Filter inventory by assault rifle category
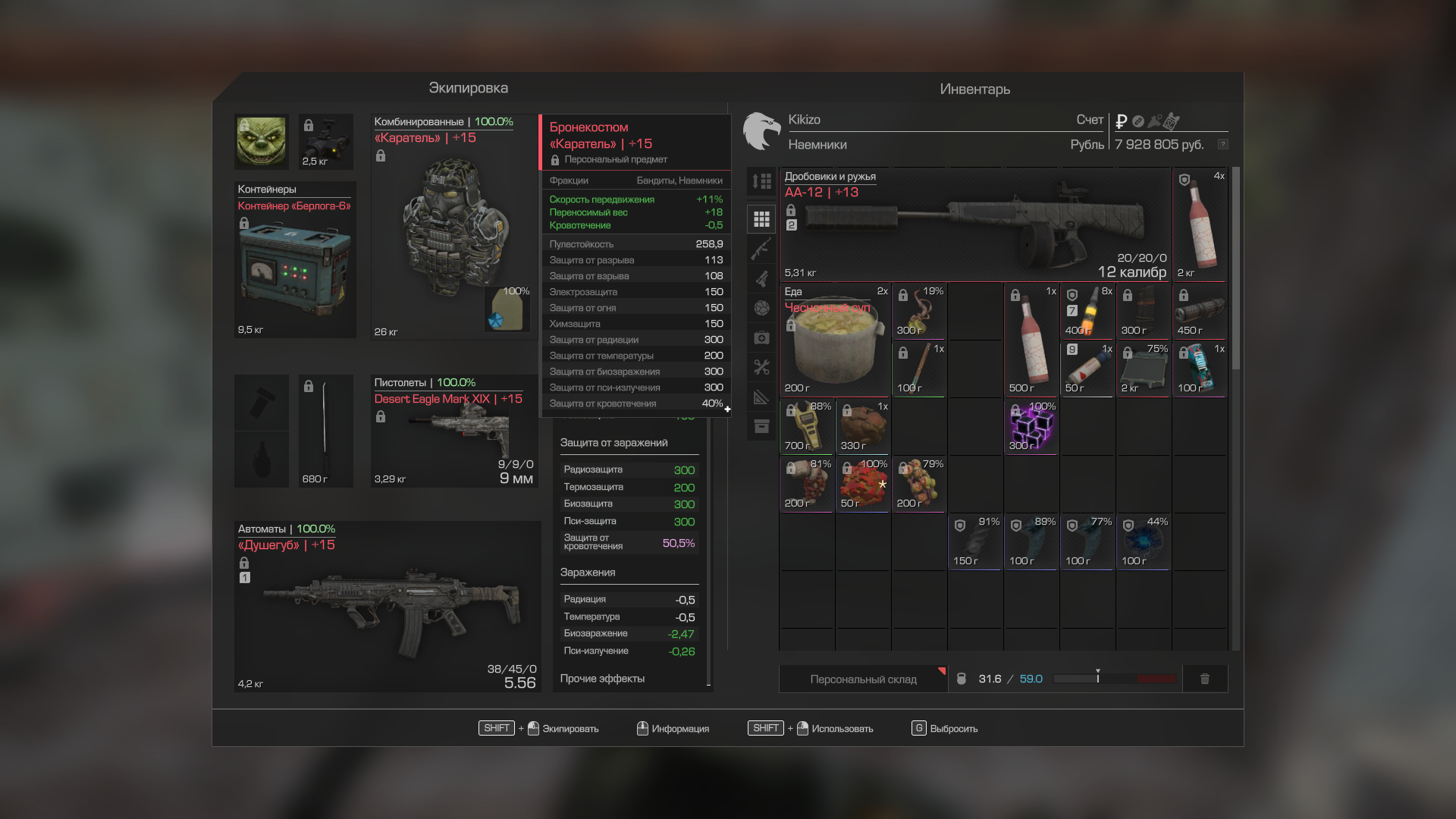Screen dimensions: 1456x819 (761, 249)
